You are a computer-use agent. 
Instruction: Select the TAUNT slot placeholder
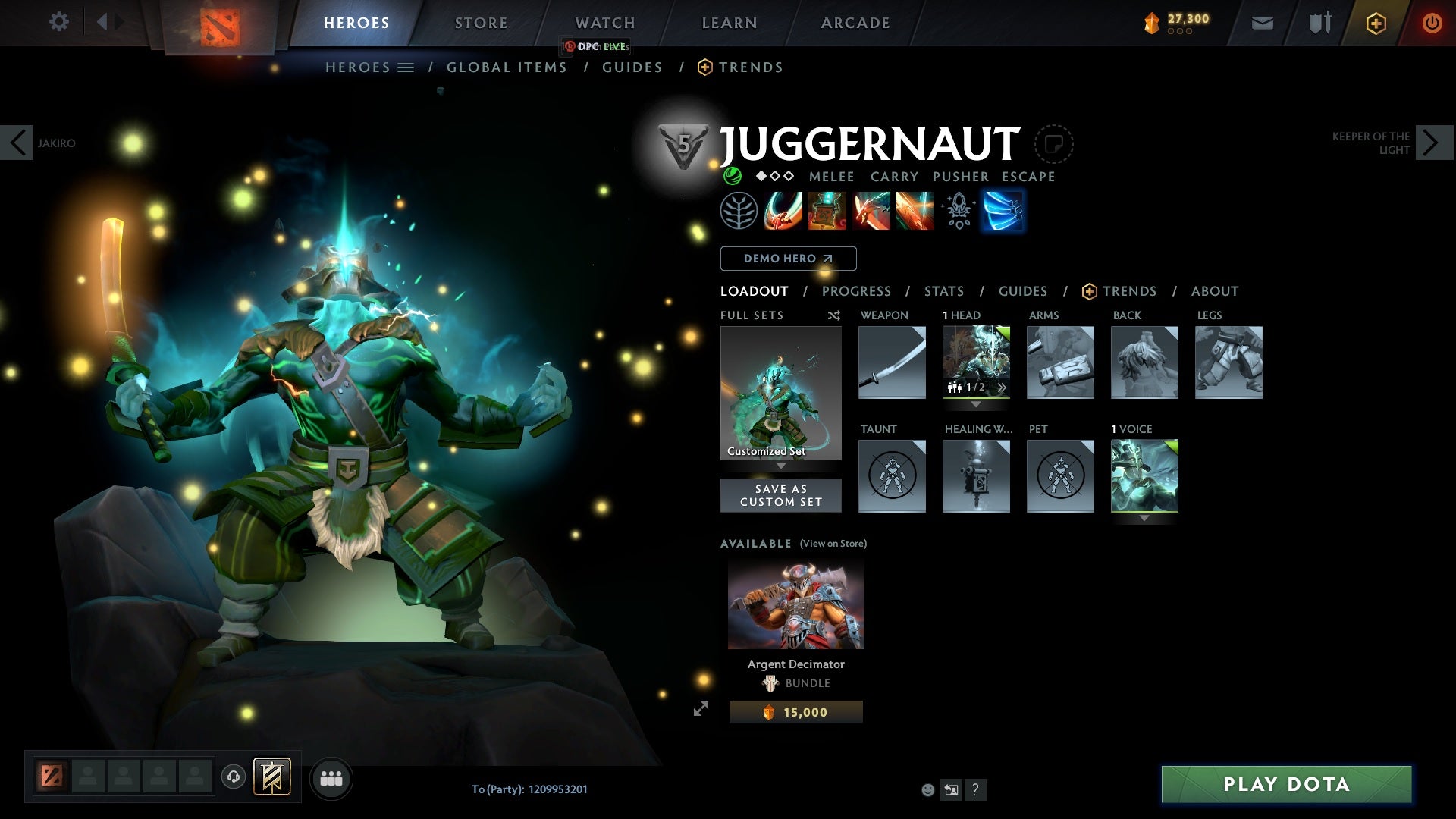[892, 476]
